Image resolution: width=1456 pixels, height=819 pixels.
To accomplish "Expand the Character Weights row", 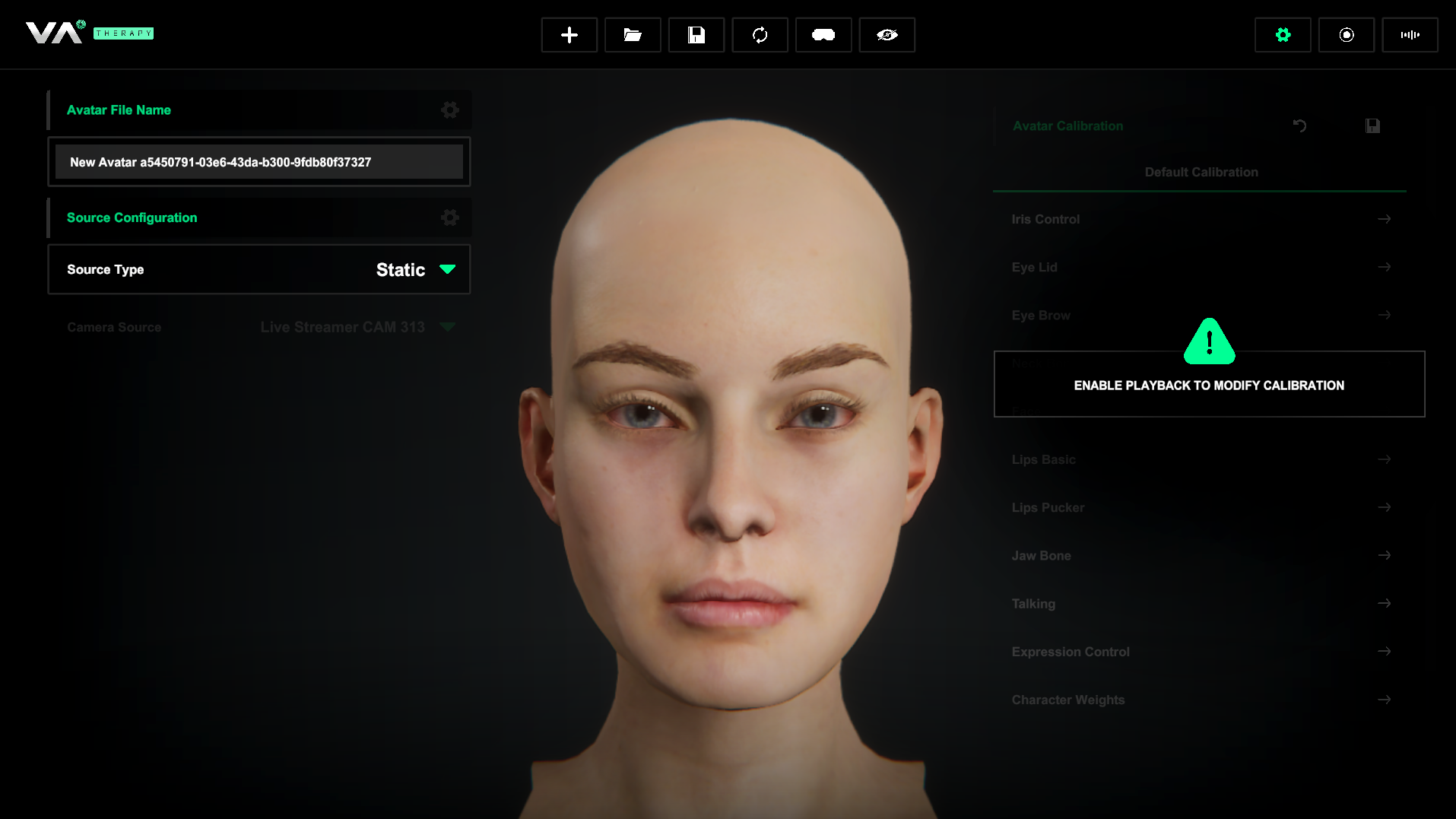I will click(x=1201, y=700).
